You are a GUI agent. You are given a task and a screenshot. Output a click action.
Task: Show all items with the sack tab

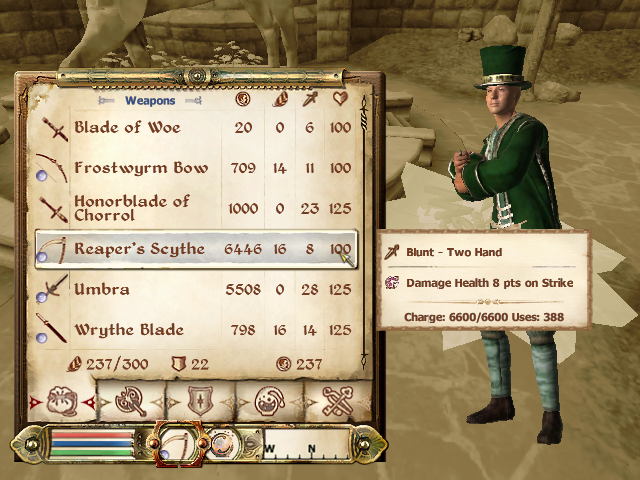click(x=61, y=400)
